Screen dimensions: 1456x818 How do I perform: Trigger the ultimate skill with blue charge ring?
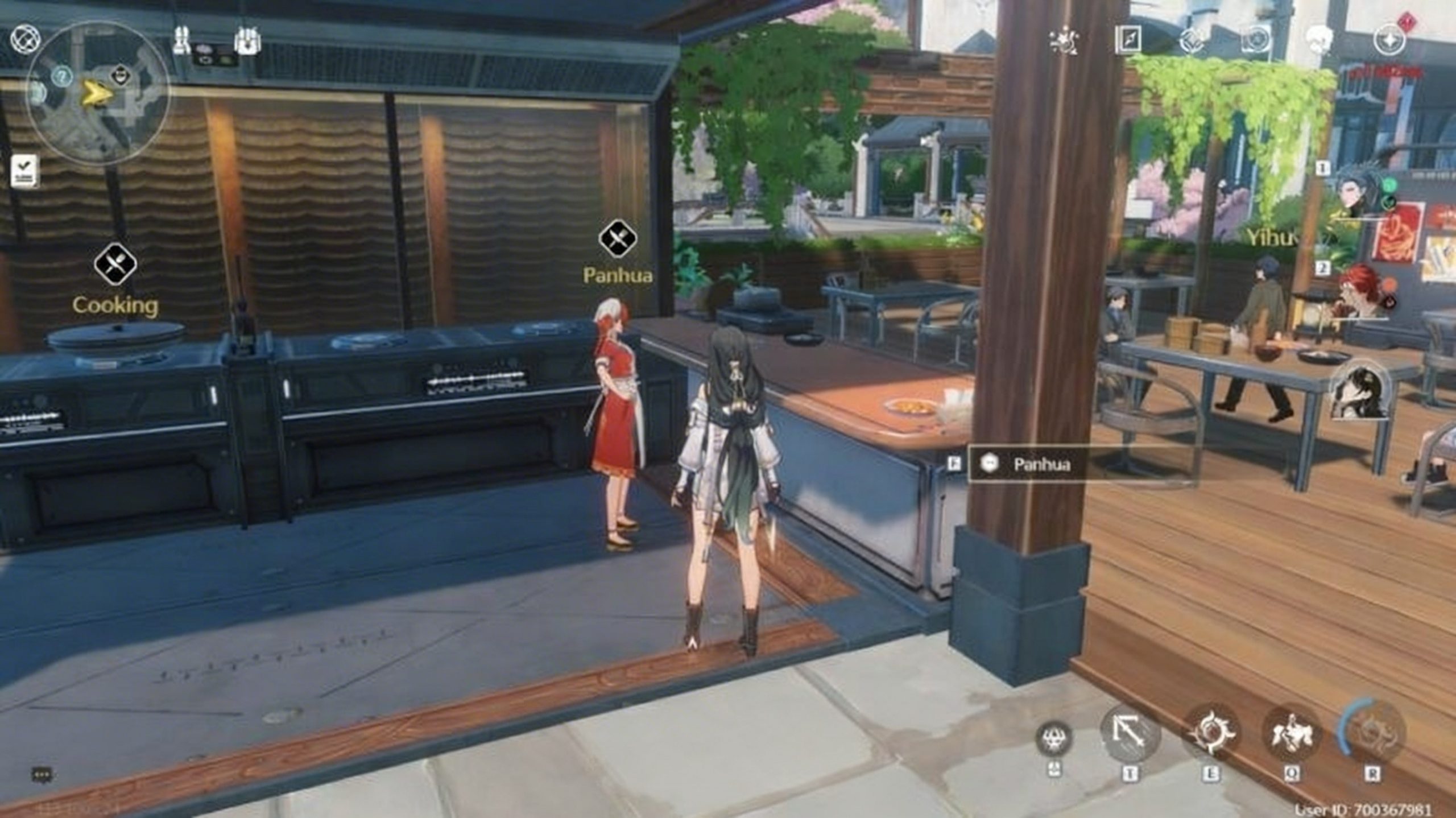1372,734
